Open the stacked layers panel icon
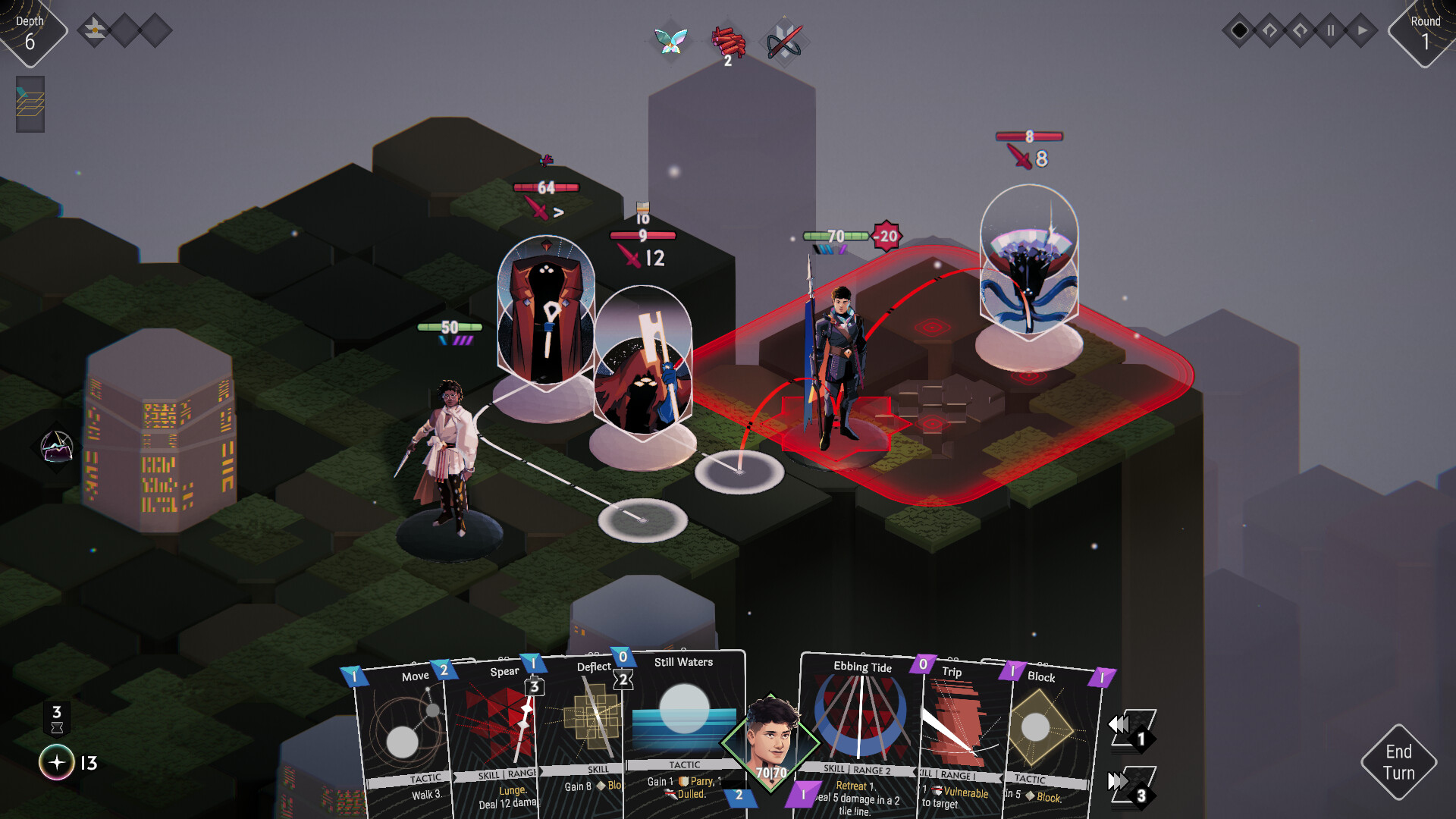This screenshot has width=1456, height=819. (x=30, y=104)
